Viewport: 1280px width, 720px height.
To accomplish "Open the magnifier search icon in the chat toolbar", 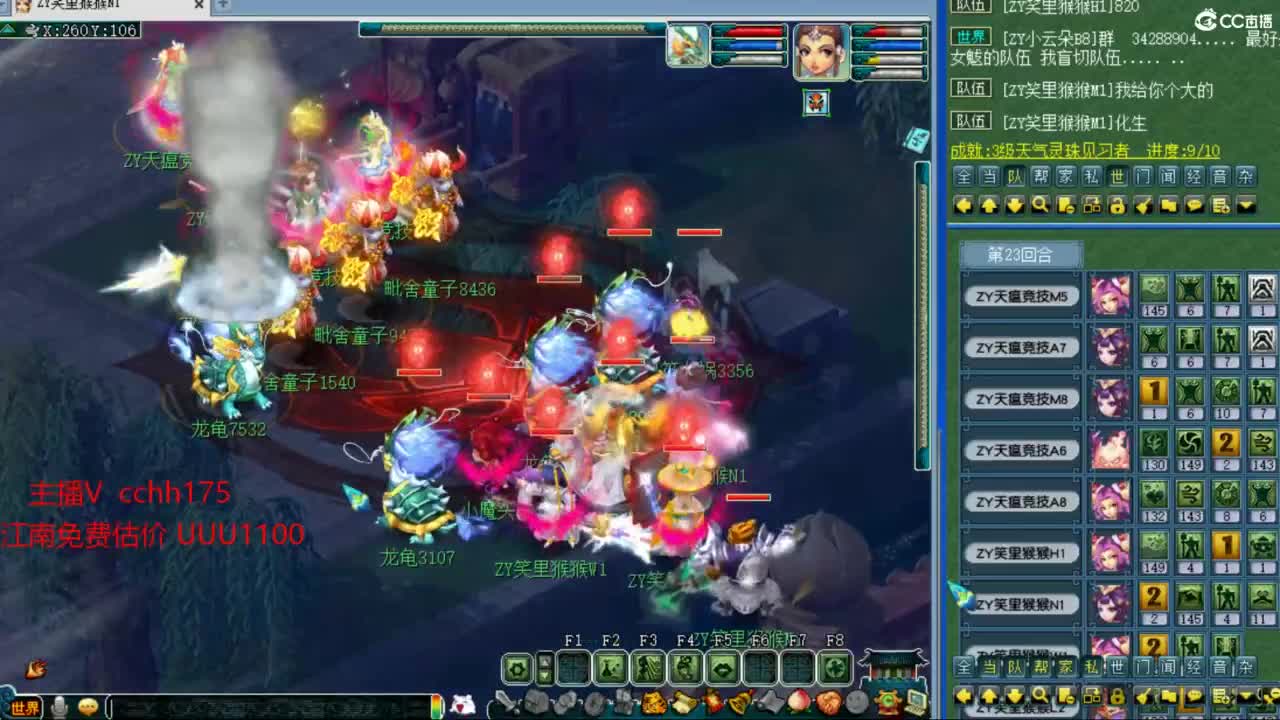I will pyautogui.click(x=1041, y=207).
